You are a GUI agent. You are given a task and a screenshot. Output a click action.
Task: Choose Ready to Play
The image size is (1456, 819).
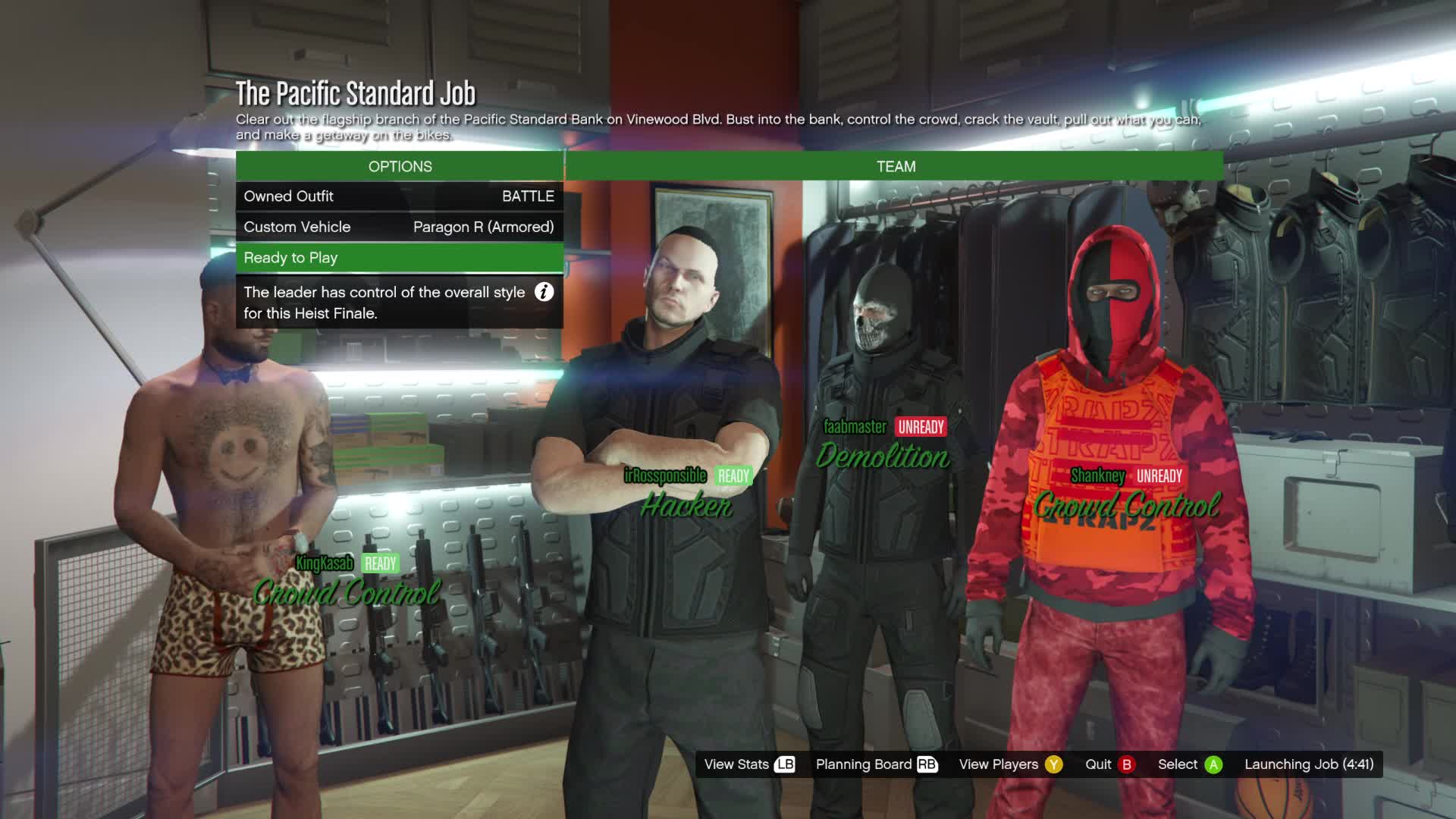point(399,258)
